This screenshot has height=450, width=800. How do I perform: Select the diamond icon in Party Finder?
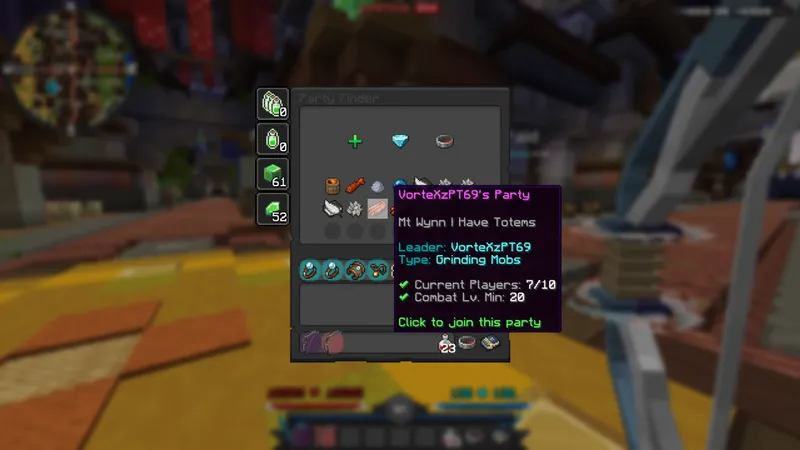tap(400, 141)
